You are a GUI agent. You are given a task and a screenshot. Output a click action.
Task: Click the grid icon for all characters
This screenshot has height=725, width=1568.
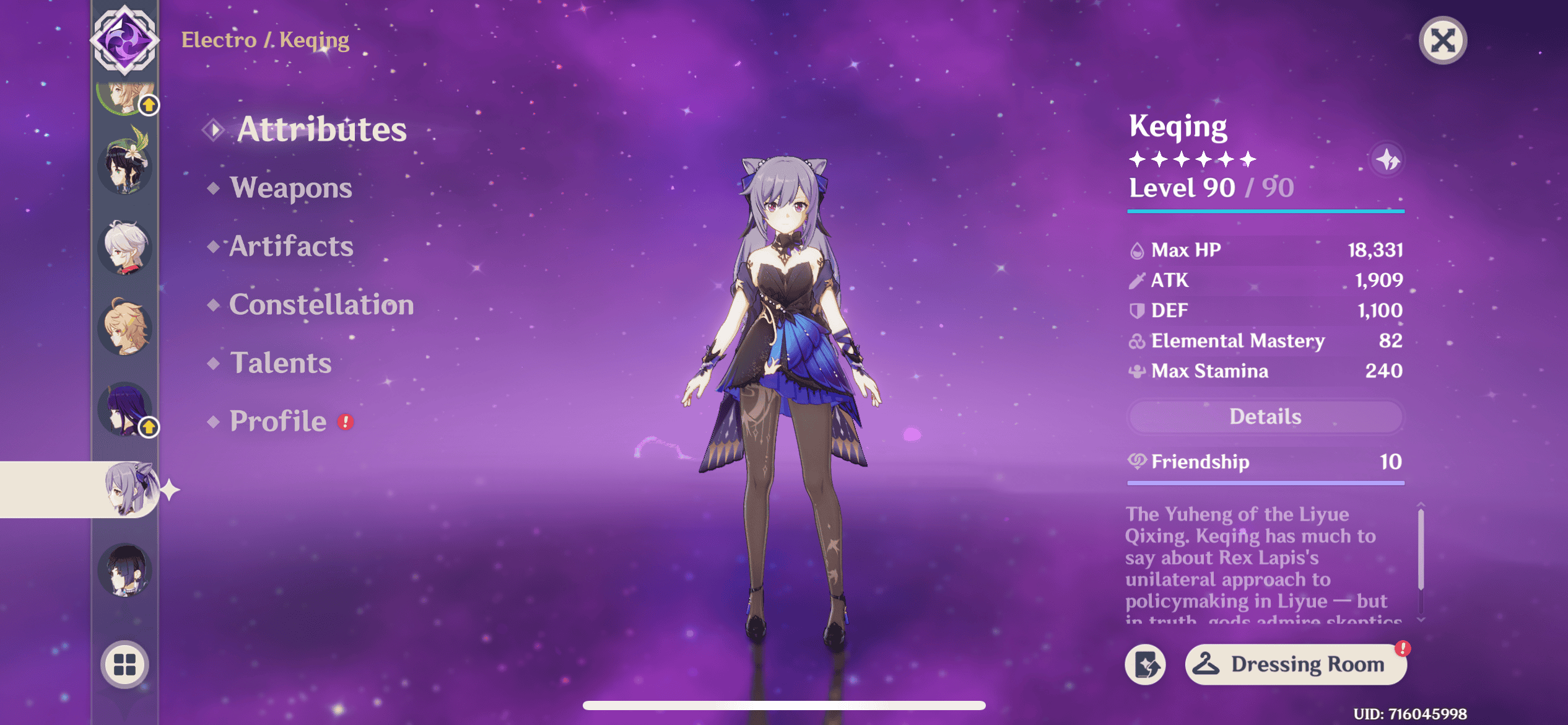tap(124, 664)
